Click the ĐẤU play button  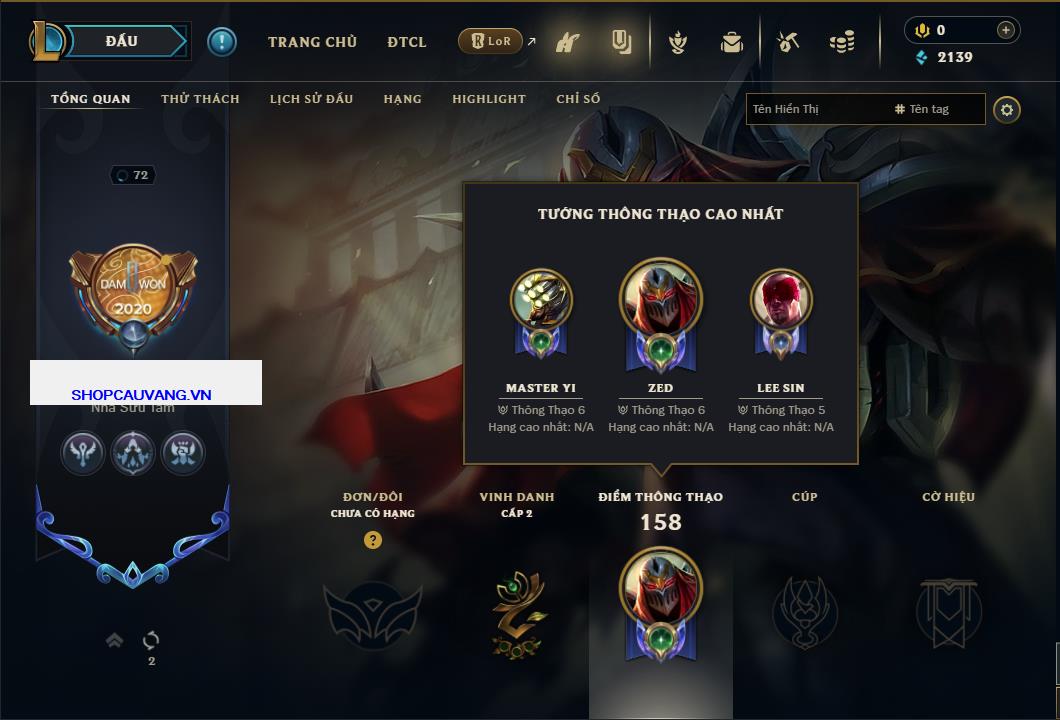[122, 41]
